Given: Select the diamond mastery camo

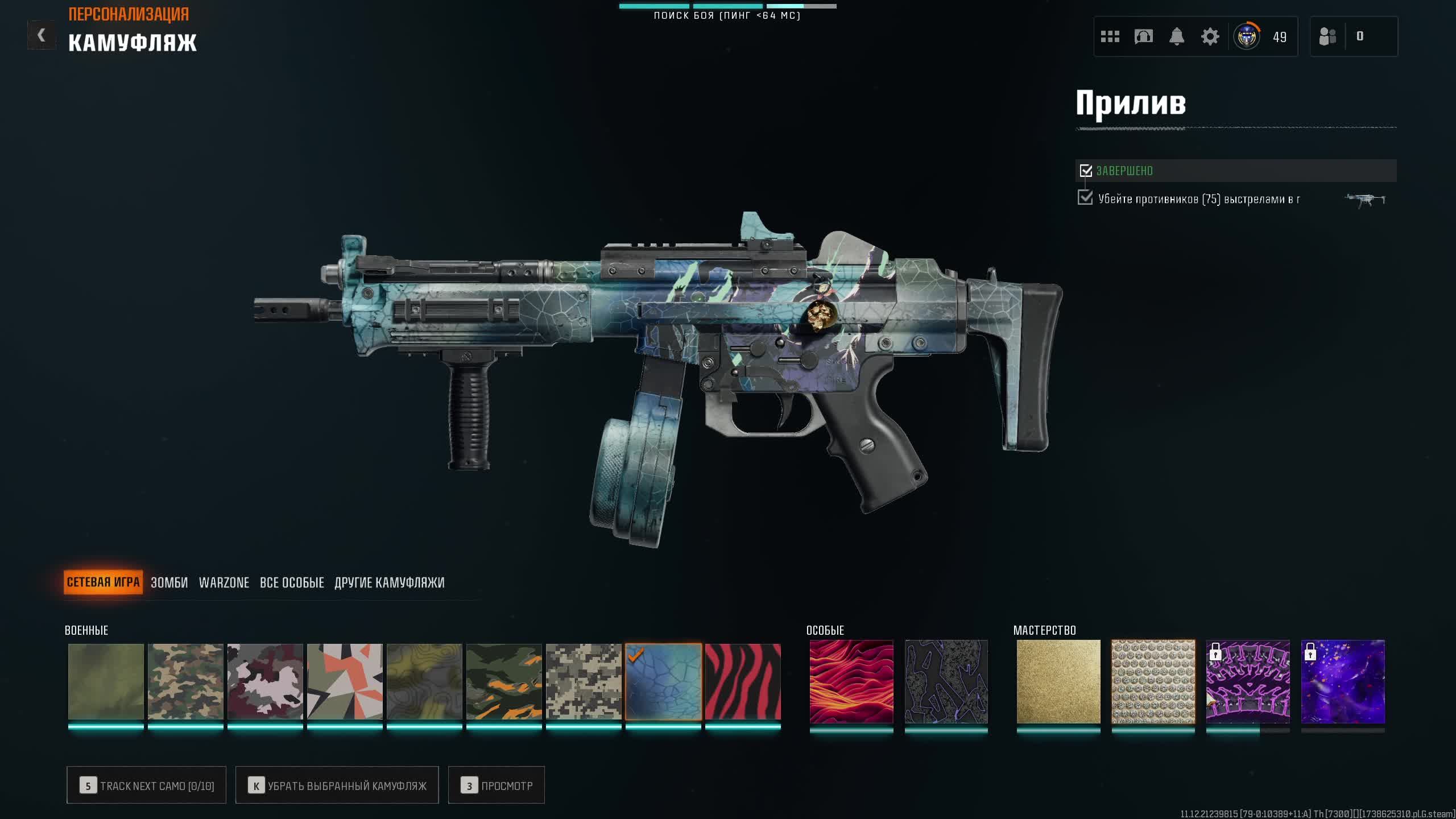Looking at the screenshot, I should coord(1153,681).
